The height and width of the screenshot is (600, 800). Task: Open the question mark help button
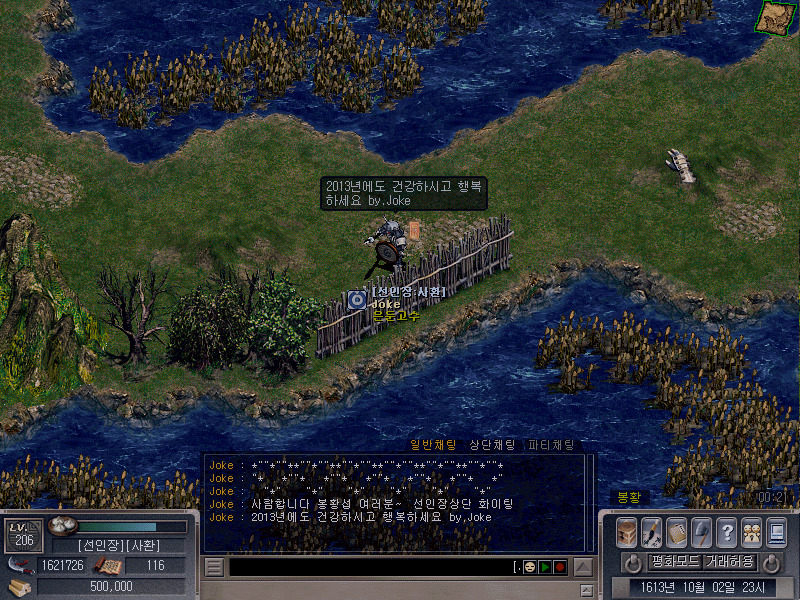(x=726, y=531)
